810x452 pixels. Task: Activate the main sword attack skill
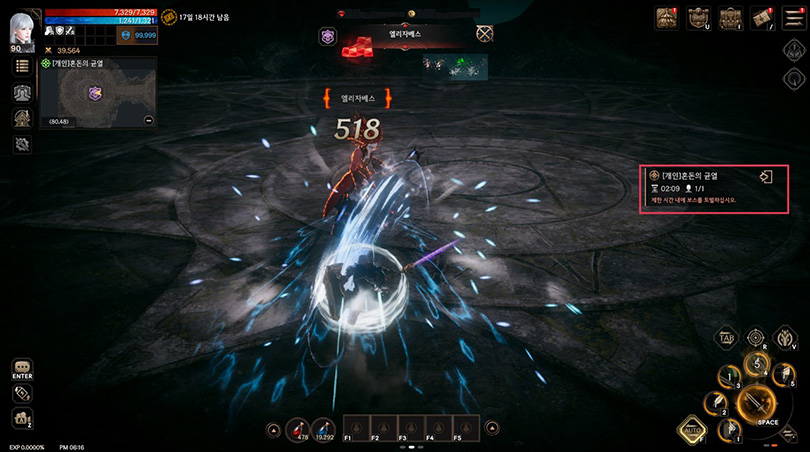click(x=758, y=405)
